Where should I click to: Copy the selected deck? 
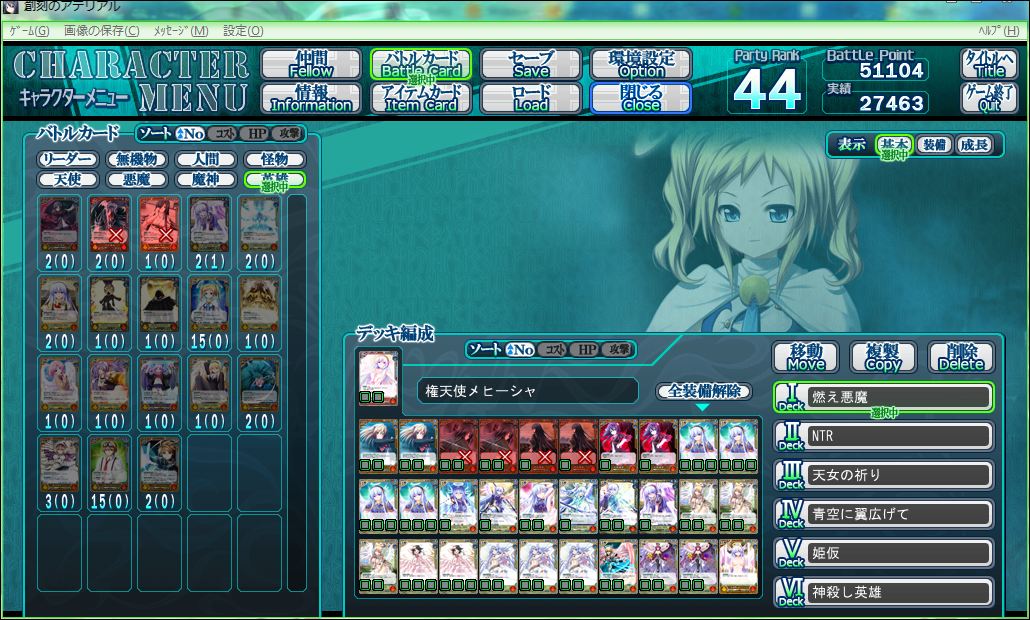click(883, 357)
